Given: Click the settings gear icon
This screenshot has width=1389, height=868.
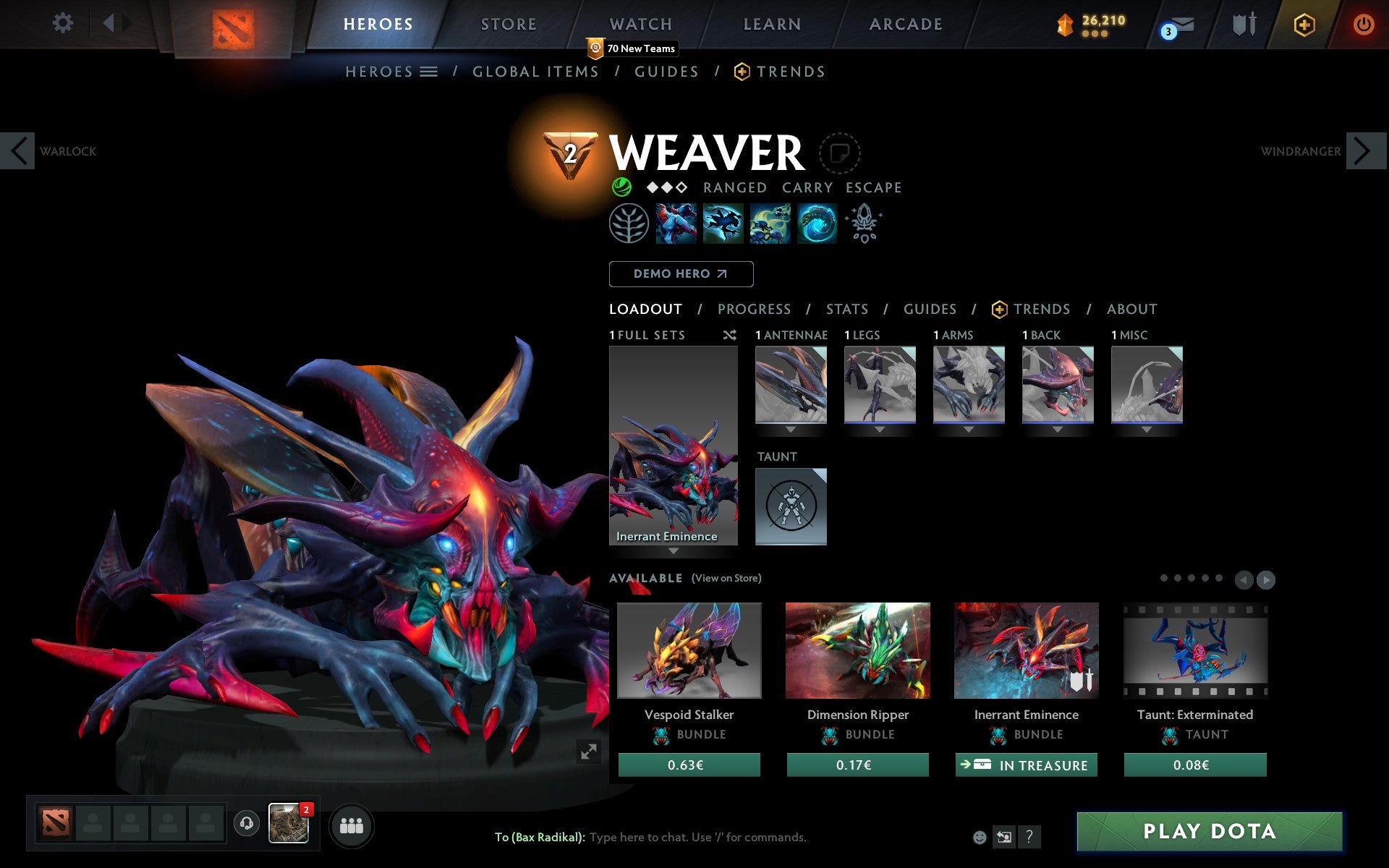Looking at the screenshot, I should point(64,23).
